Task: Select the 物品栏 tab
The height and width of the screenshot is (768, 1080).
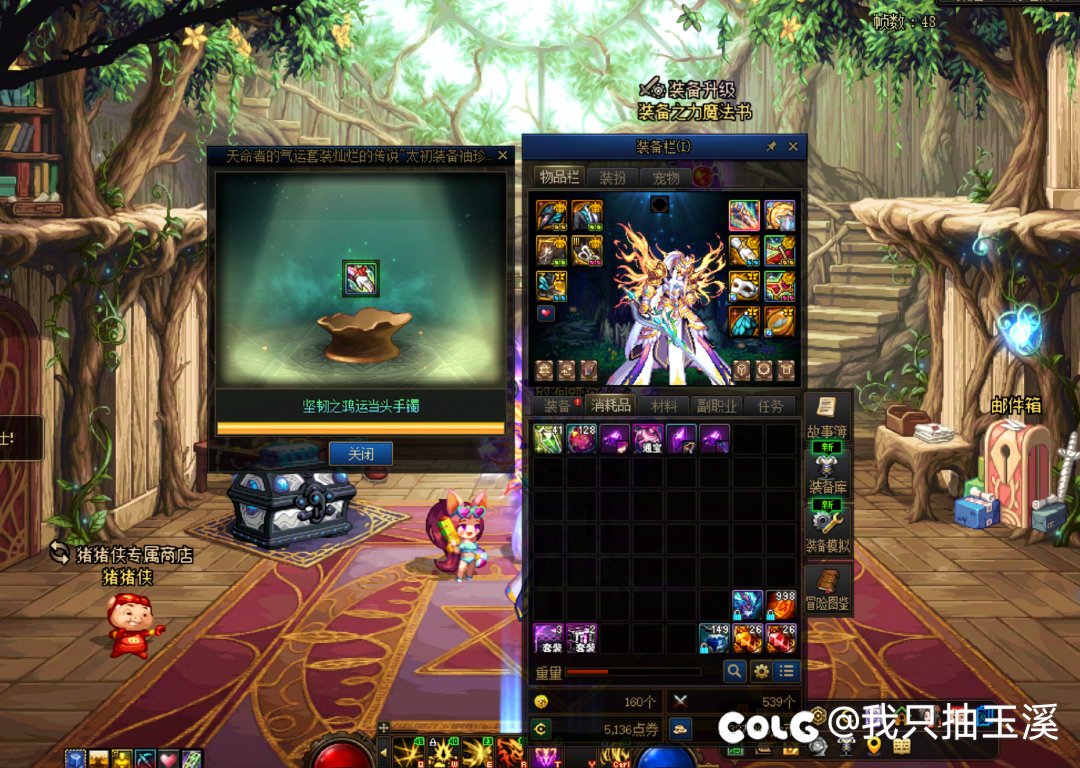Action: (x=559, y=178)
